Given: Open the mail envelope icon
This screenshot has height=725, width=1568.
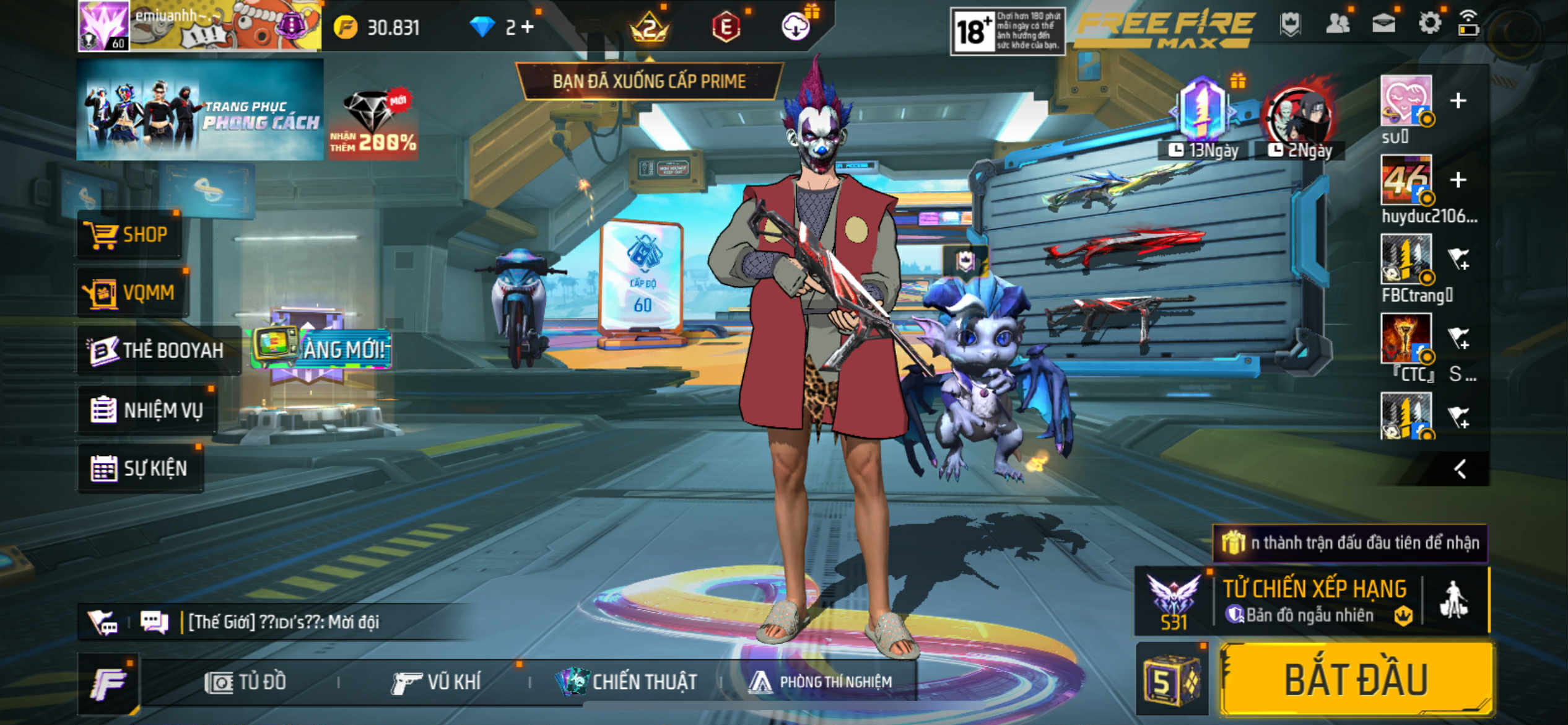Looking at the screenshot, I should (x=1383, y=24).
